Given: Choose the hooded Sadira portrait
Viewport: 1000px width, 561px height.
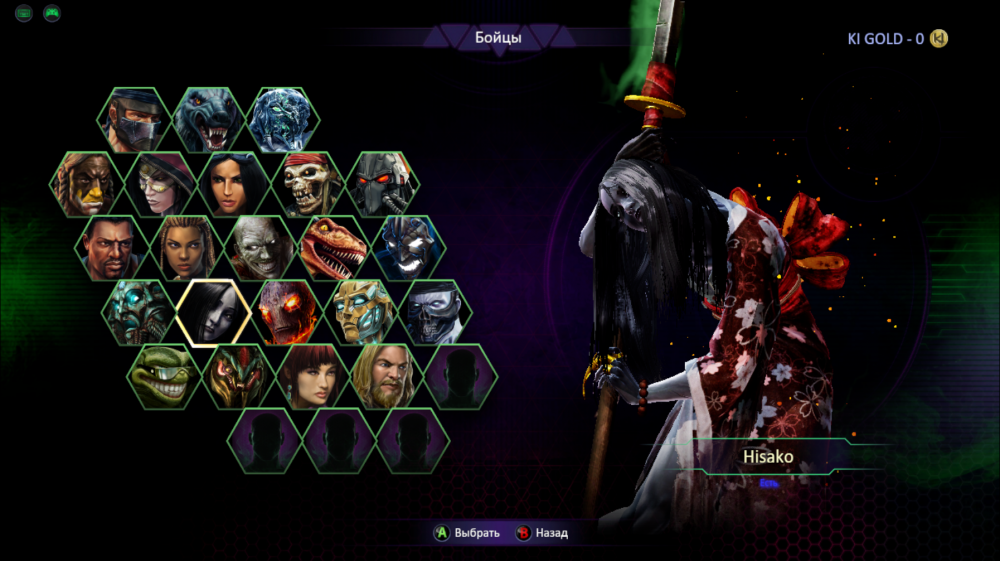Looking at the screenshot, I should (x=162, y=184).
